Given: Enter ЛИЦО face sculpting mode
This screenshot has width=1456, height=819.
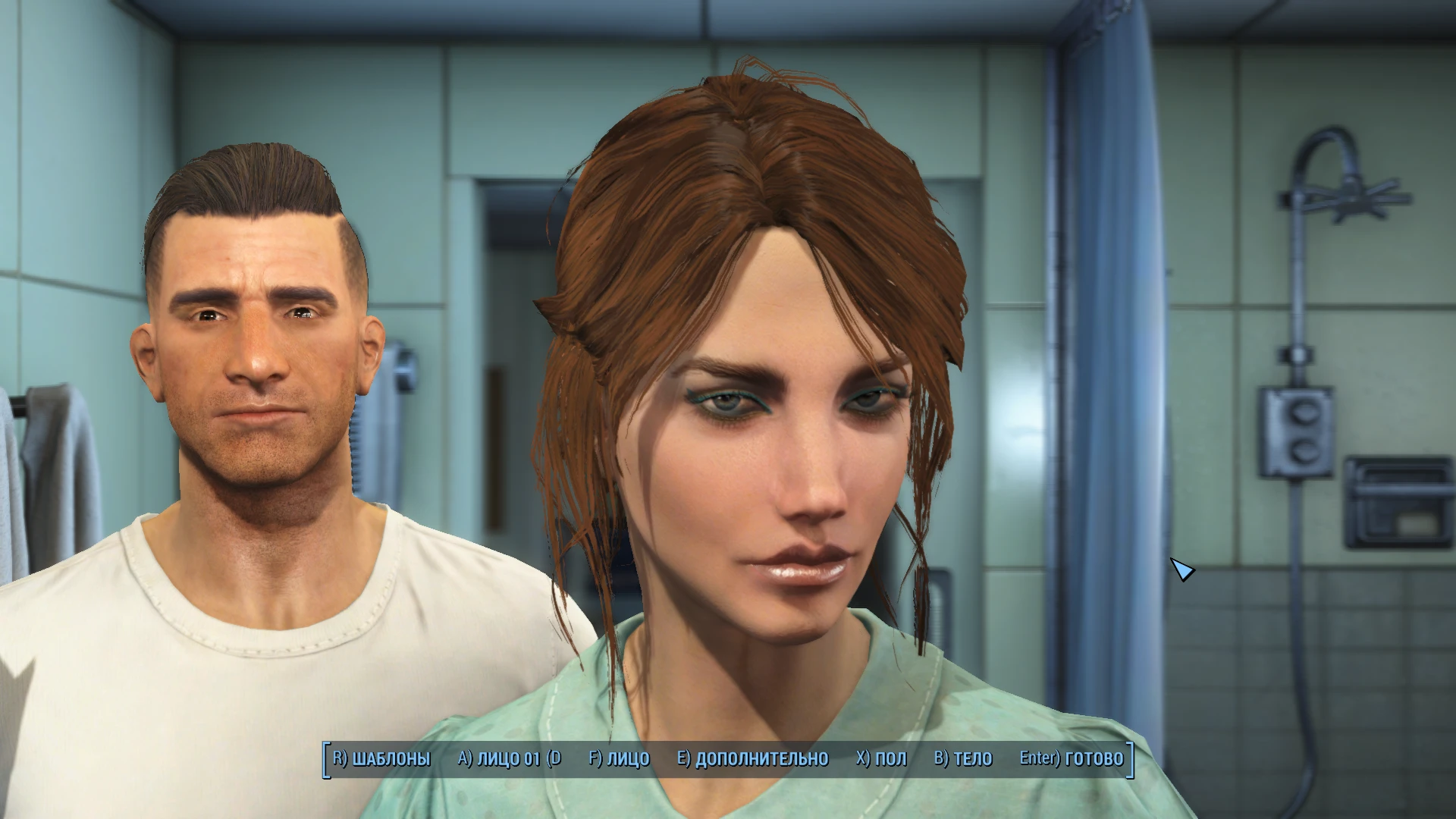Looking at the screenshot, I should point(622,758).
